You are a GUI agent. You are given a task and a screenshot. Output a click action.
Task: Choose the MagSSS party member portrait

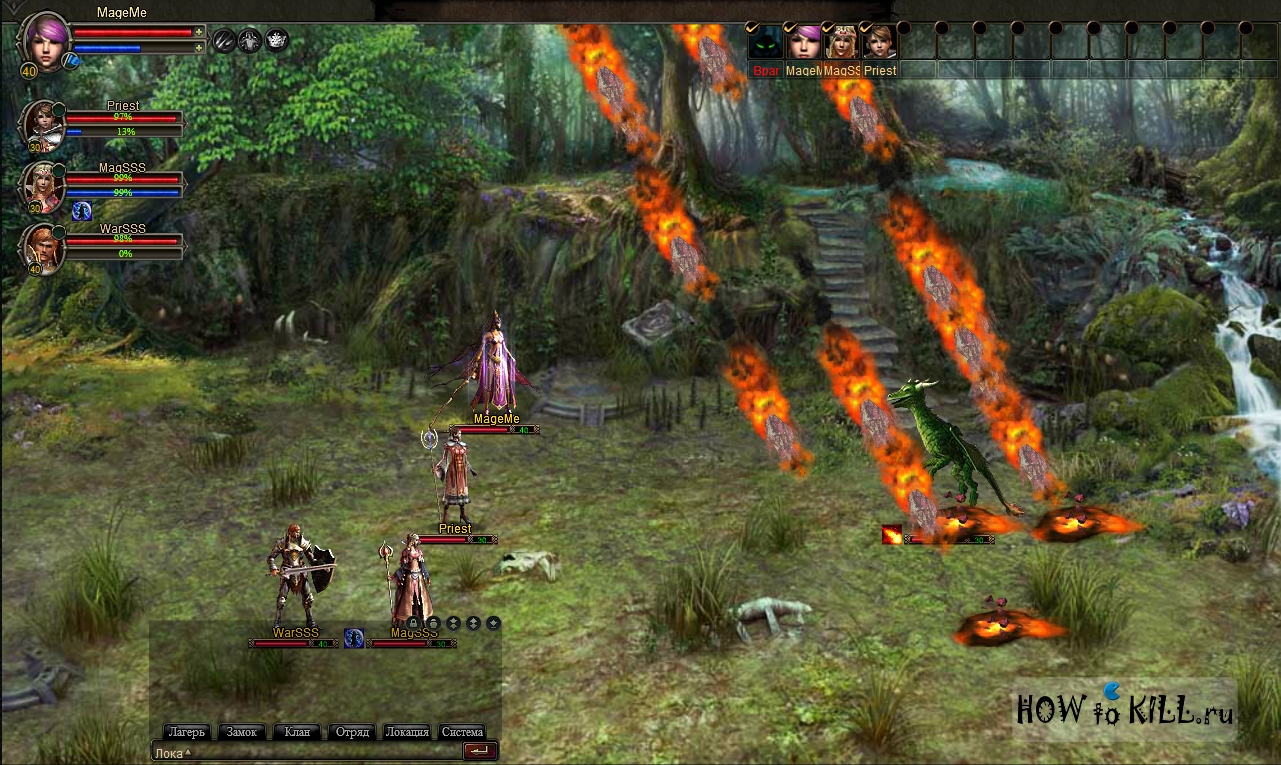(x=42, y=186)
